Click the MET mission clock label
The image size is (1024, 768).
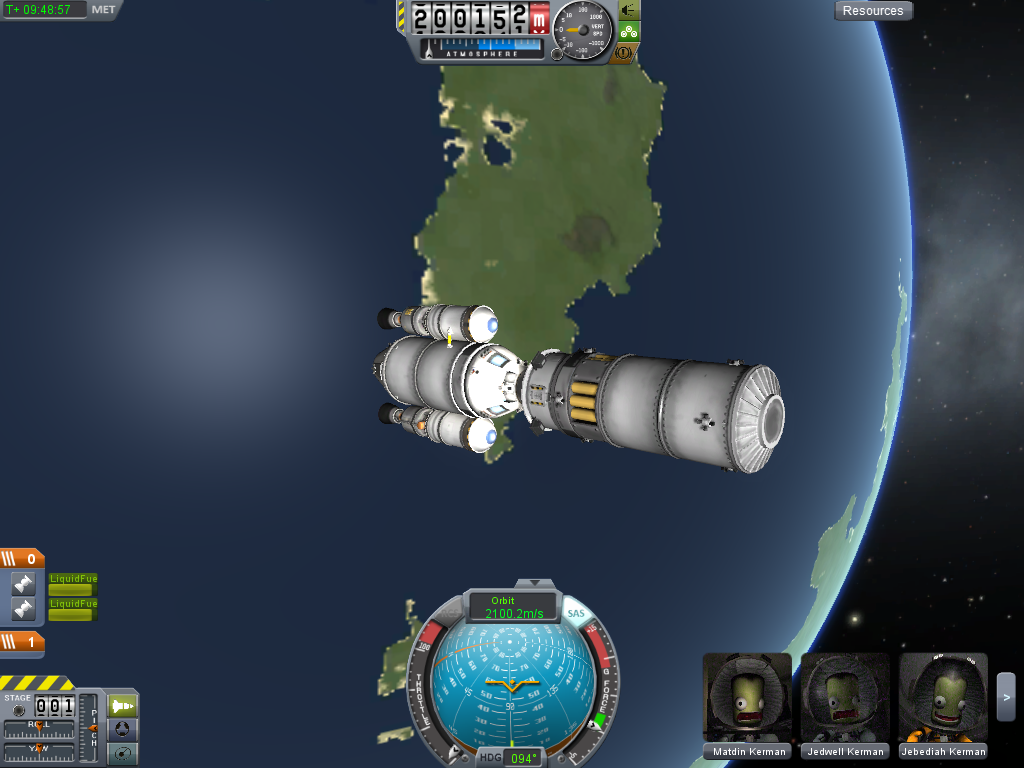[103, 10]
